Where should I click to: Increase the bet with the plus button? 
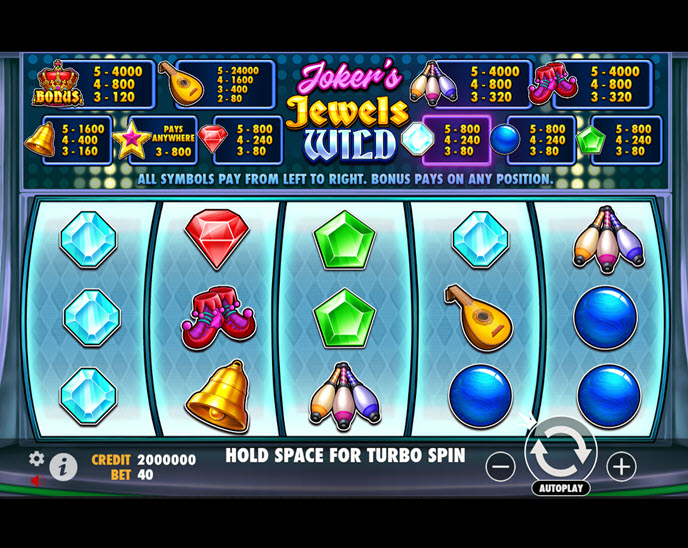[x=621, y=465]
